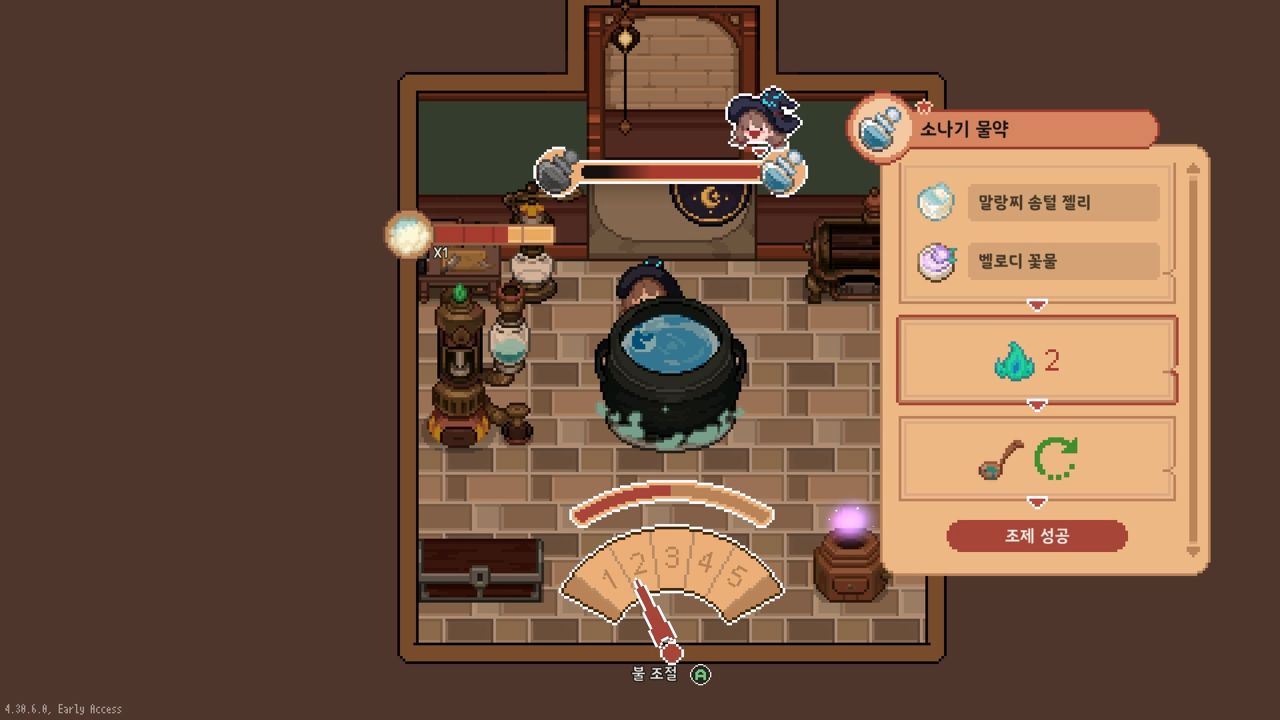Switch the fire dial to level 4

(705, 563)
